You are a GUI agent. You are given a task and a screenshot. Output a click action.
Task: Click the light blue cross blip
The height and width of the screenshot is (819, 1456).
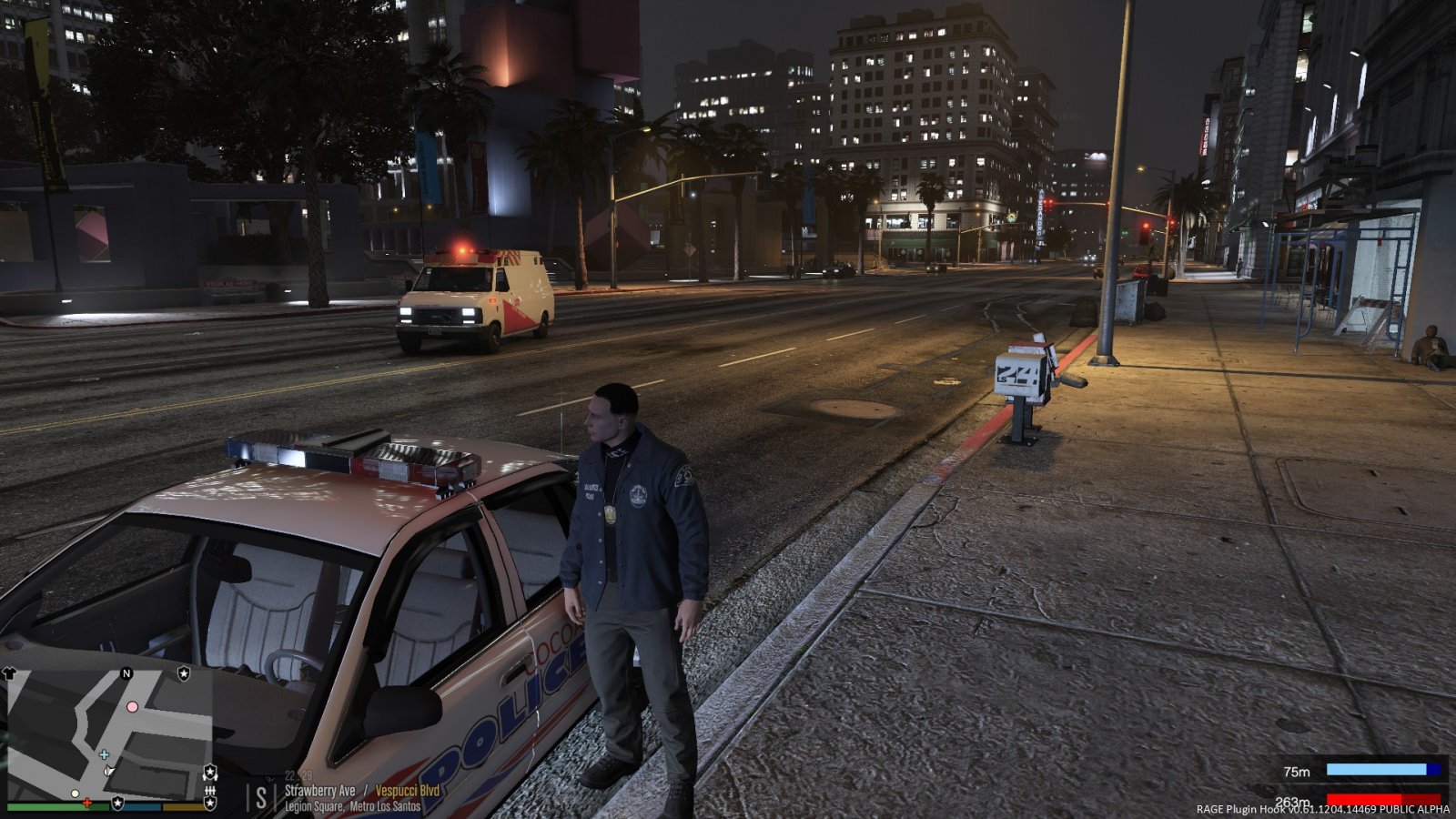tap(105, 754)
